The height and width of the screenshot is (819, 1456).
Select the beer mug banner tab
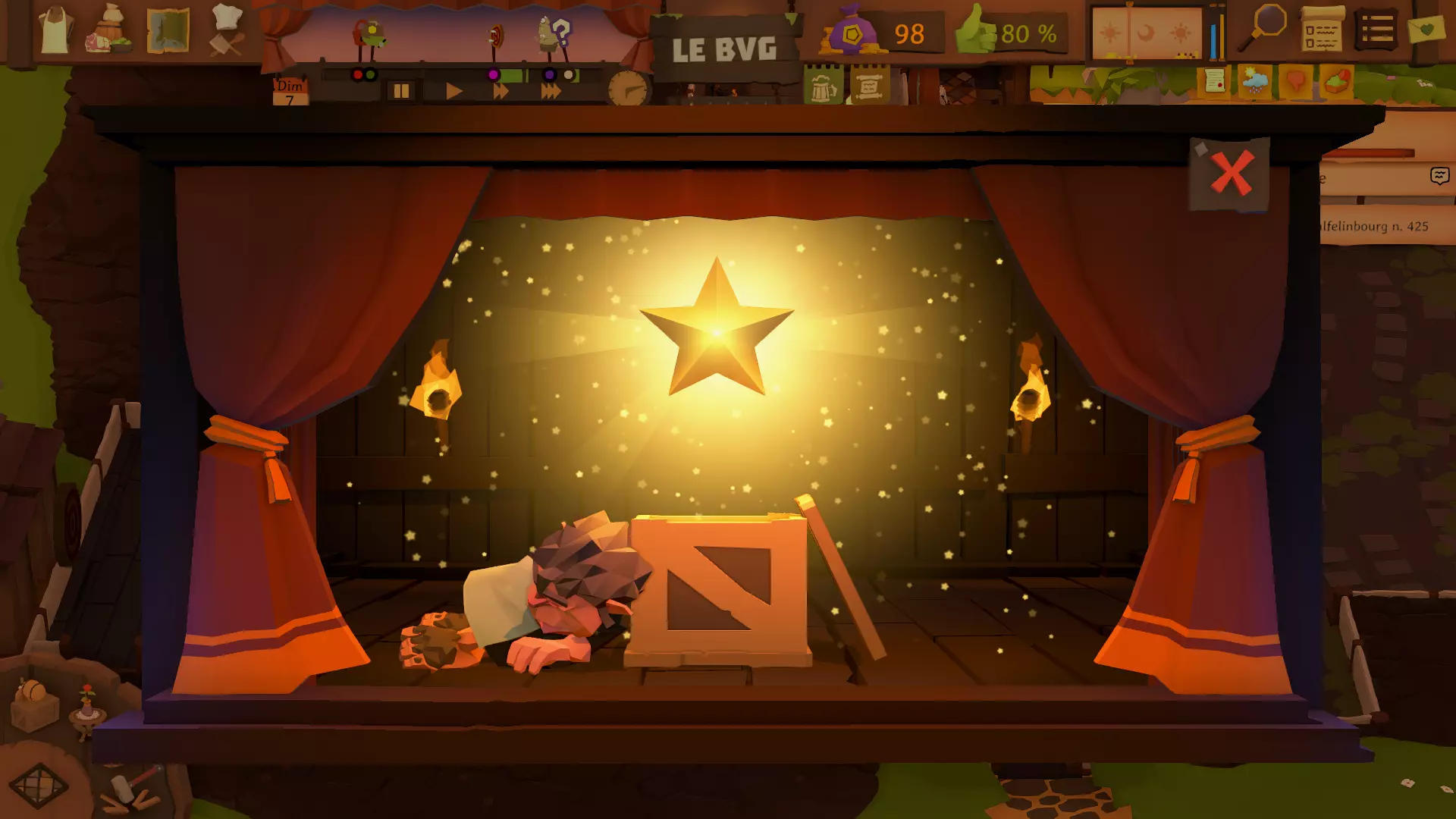tap(823, 86)
